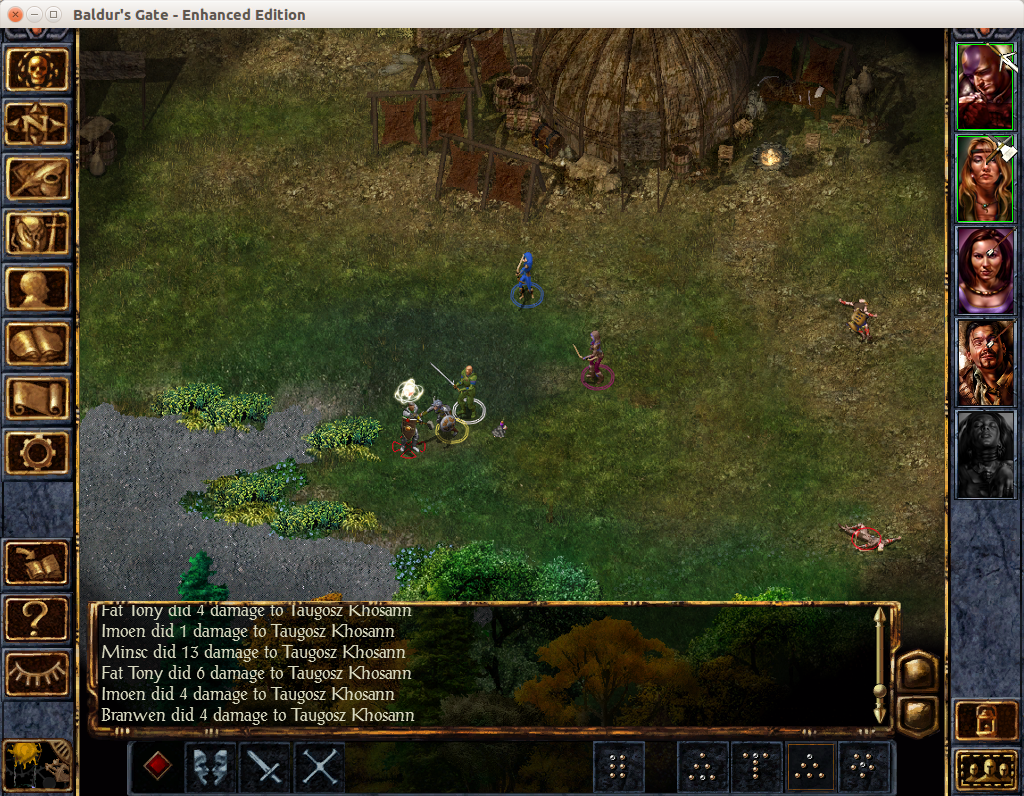Select the greyed-out dead character portrait
This screenshot has width=1024, height=796.
(x=985, y=454)
